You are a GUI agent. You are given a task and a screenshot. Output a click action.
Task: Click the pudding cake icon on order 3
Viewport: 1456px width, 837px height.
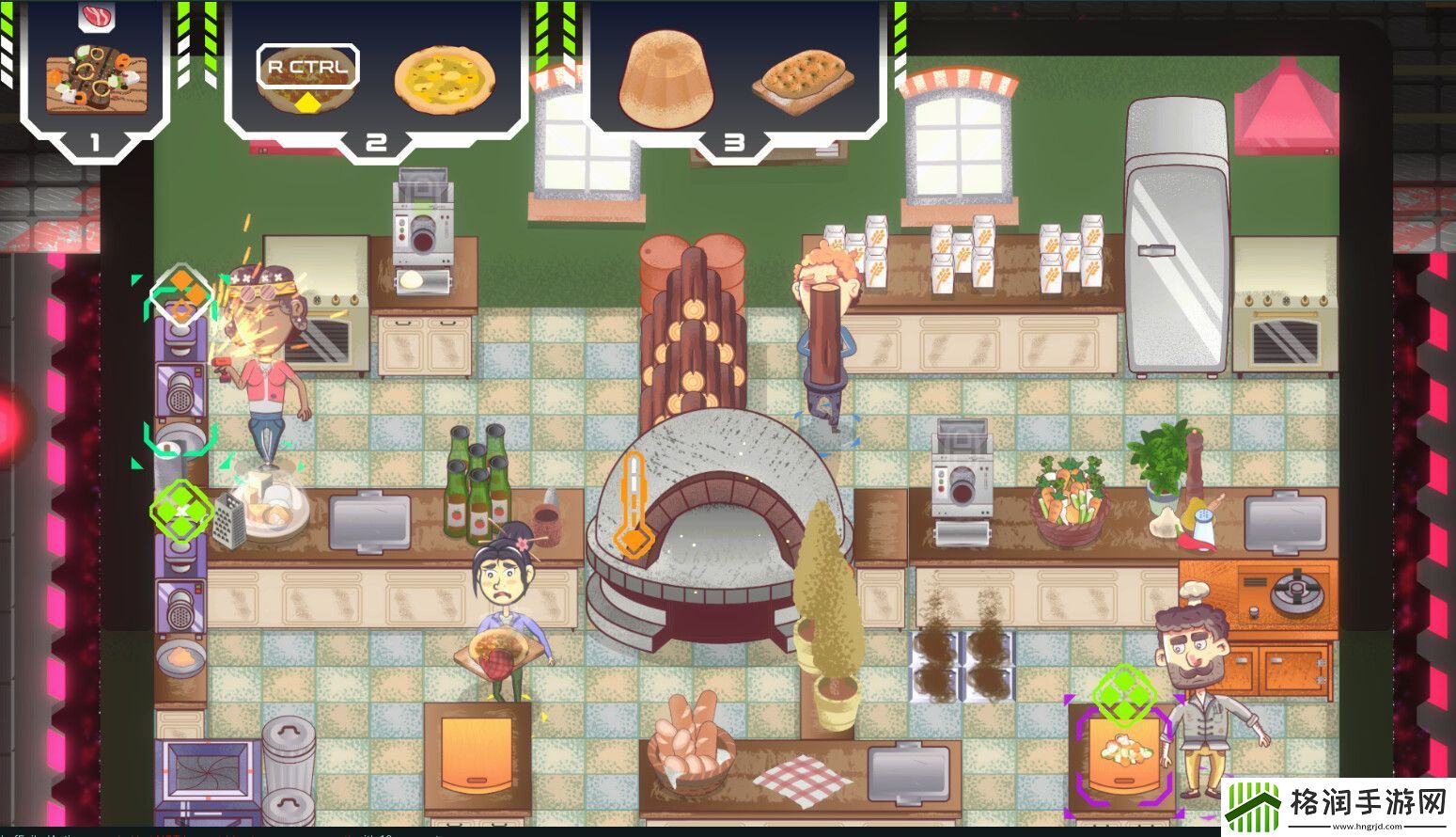click(665, 80)
